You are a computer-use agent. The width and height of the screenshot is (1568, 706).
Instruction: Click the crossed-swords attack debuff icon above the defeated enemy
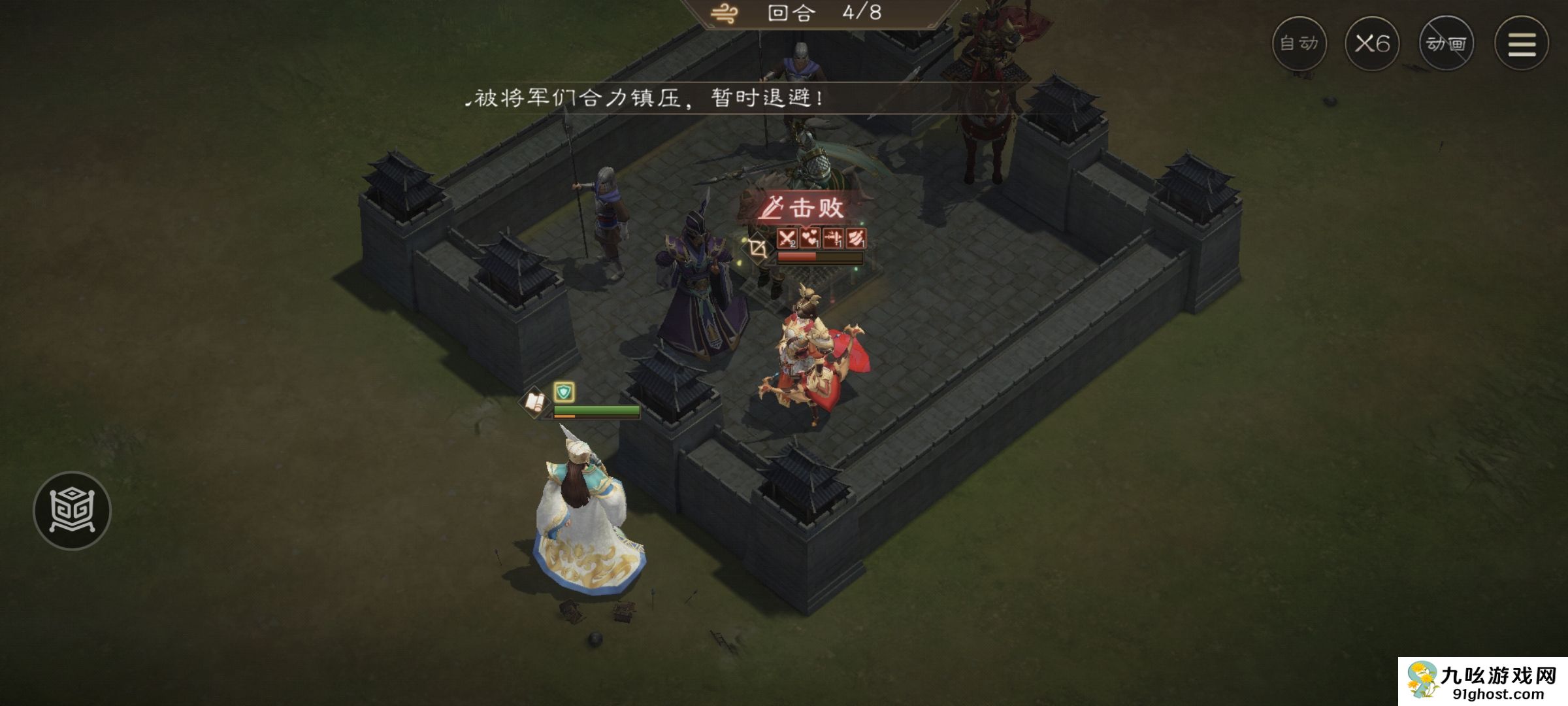click(787, 239)
